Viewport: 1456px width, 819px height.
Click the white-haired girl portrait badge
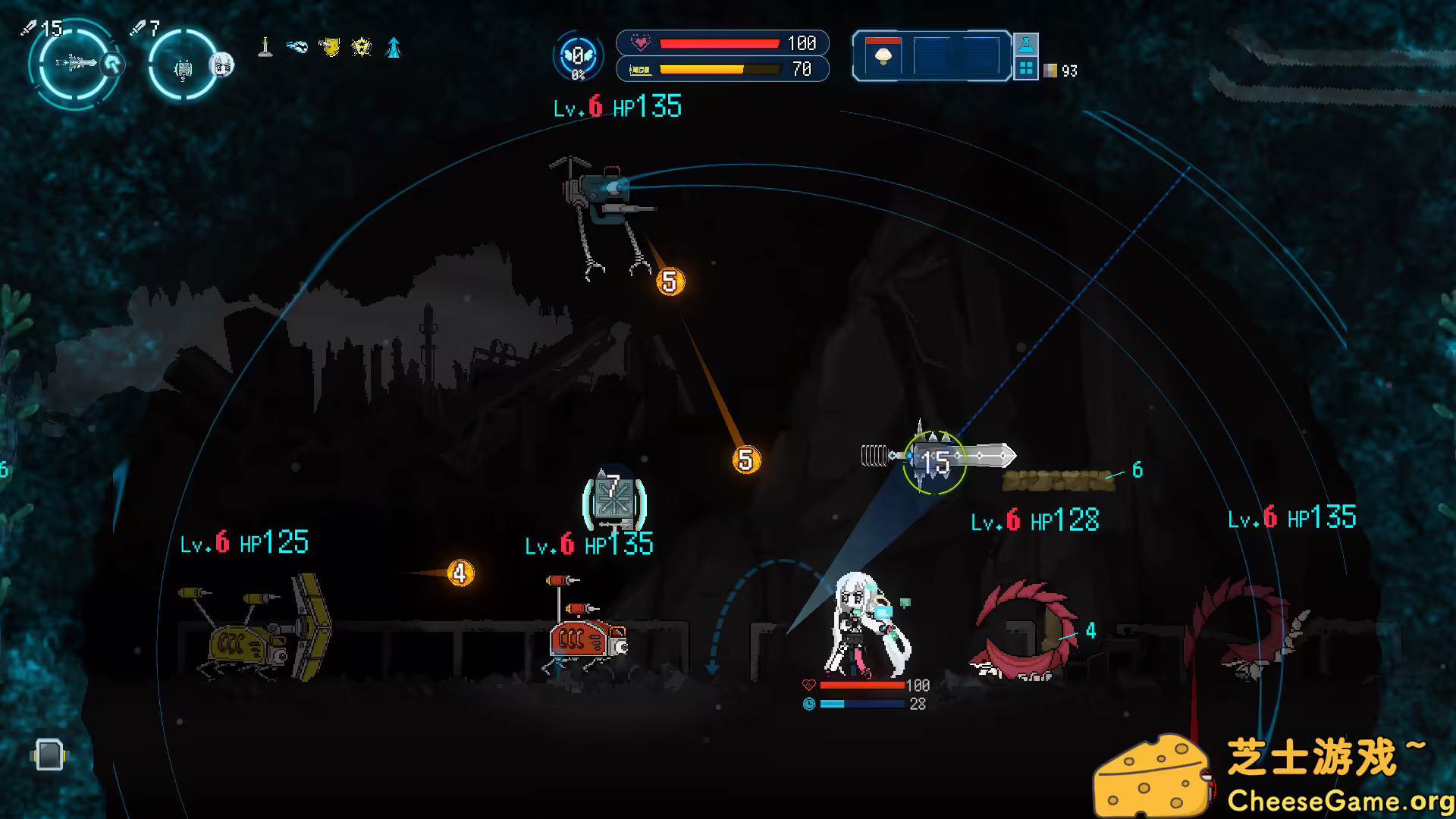(x=221, y=65)
